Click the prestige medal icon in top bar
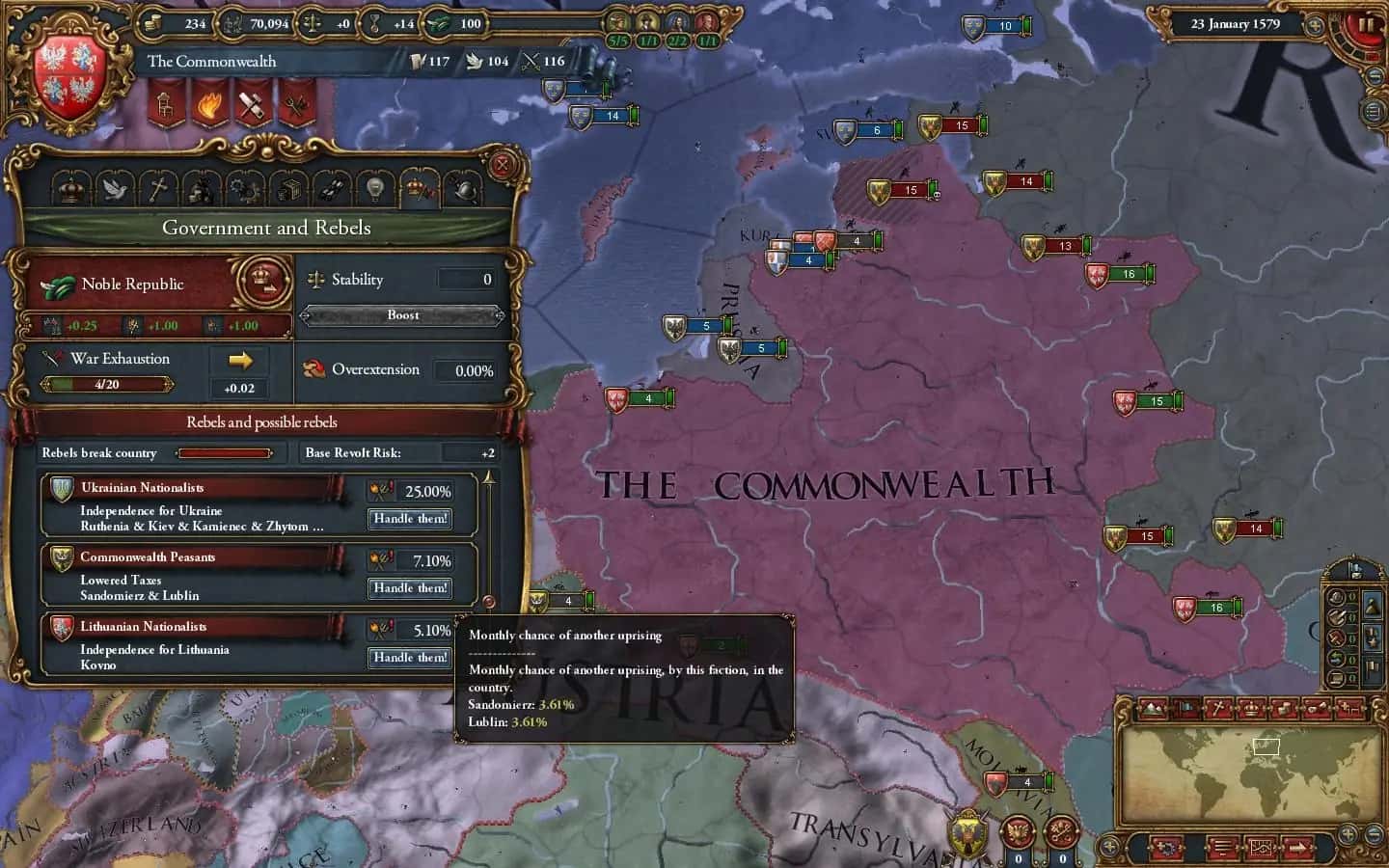Image resolution: width=1389 pixels, height=868 pixels. pyautogui.click(x=375, y=23)
